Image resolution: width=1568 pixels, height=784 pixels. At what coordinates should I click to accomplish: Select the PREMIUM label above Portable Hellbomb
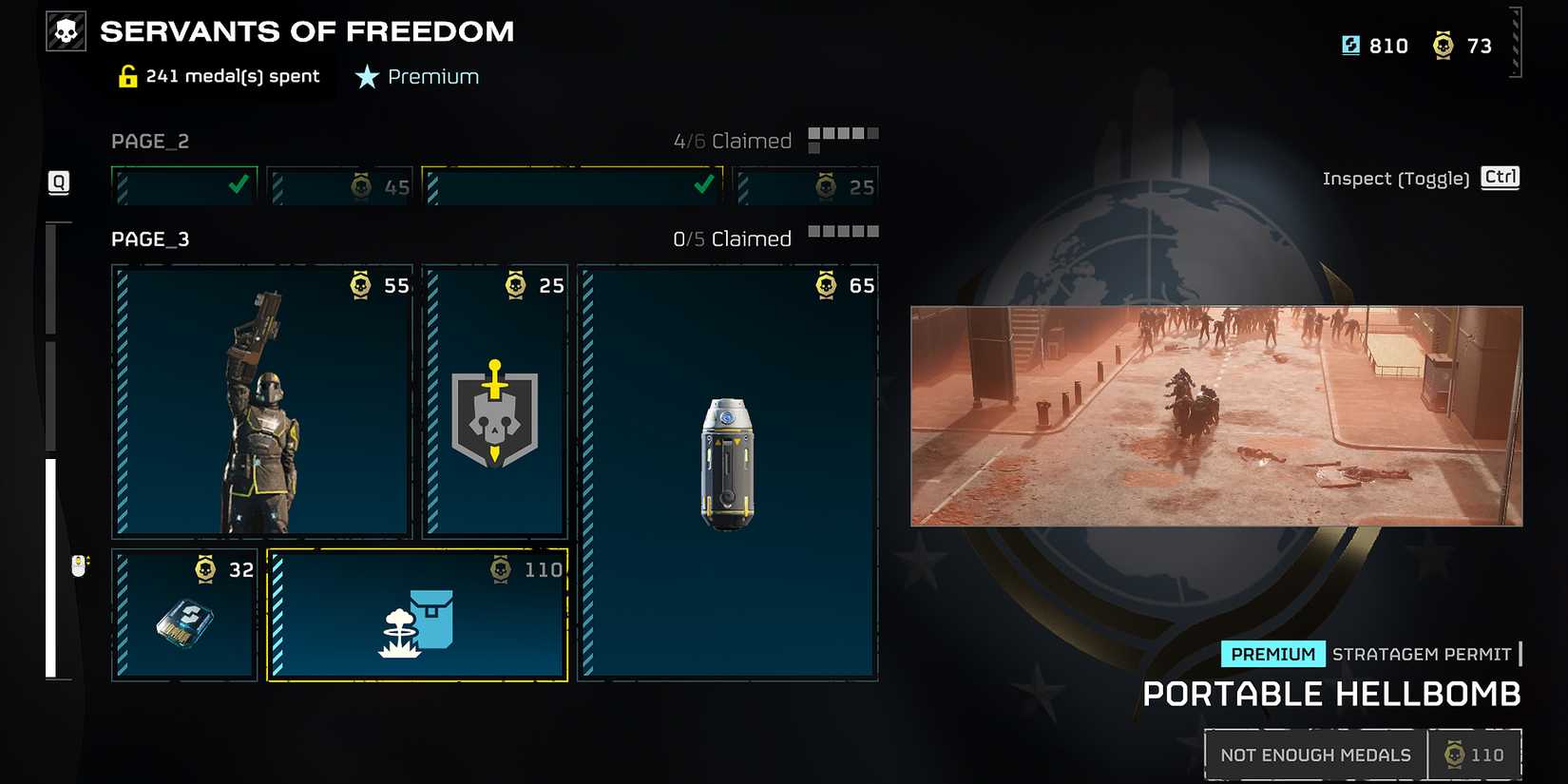1273,654
